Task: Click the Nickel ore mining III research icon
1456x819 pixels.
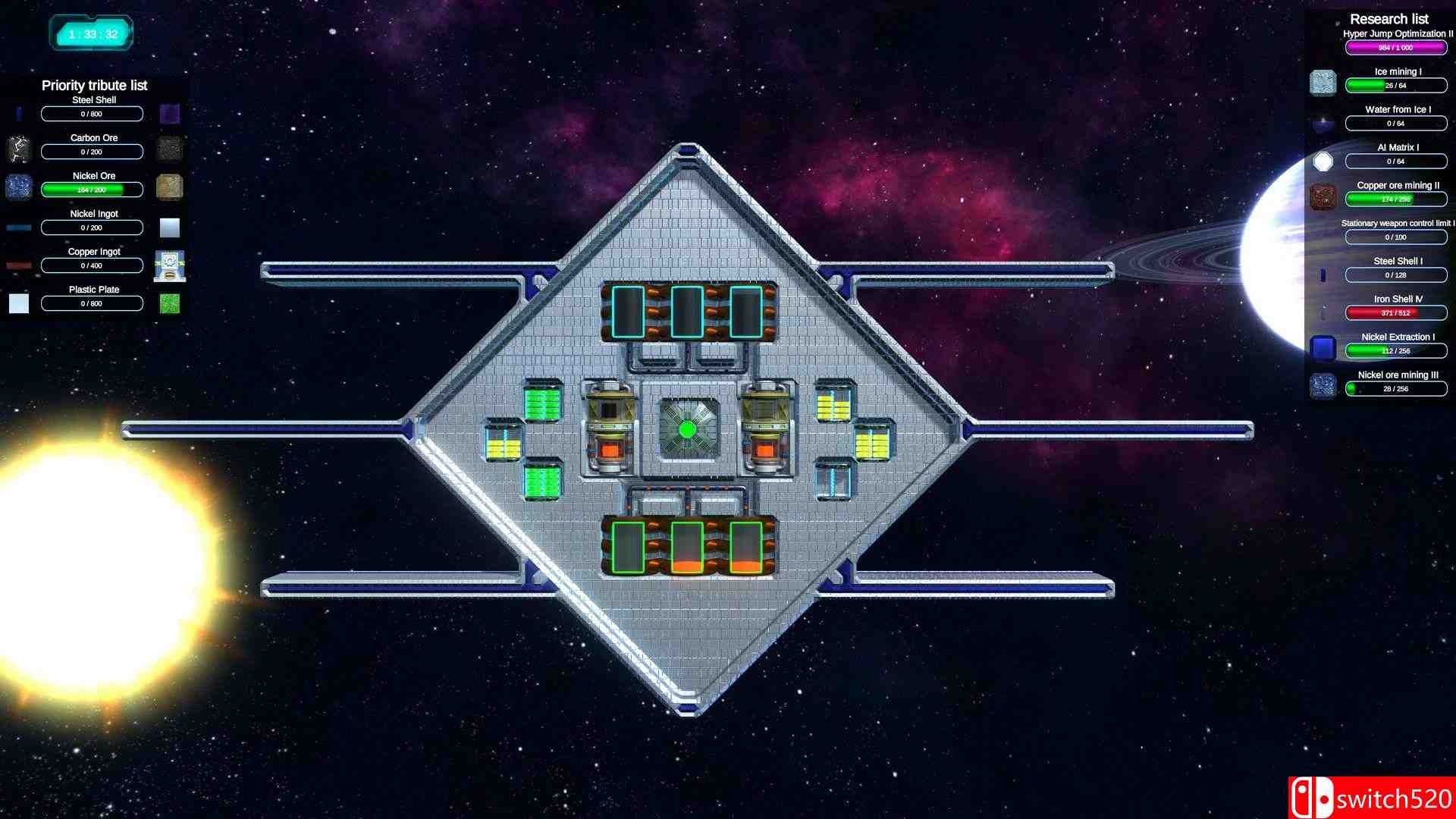Action: click(x=1323, y=386)
